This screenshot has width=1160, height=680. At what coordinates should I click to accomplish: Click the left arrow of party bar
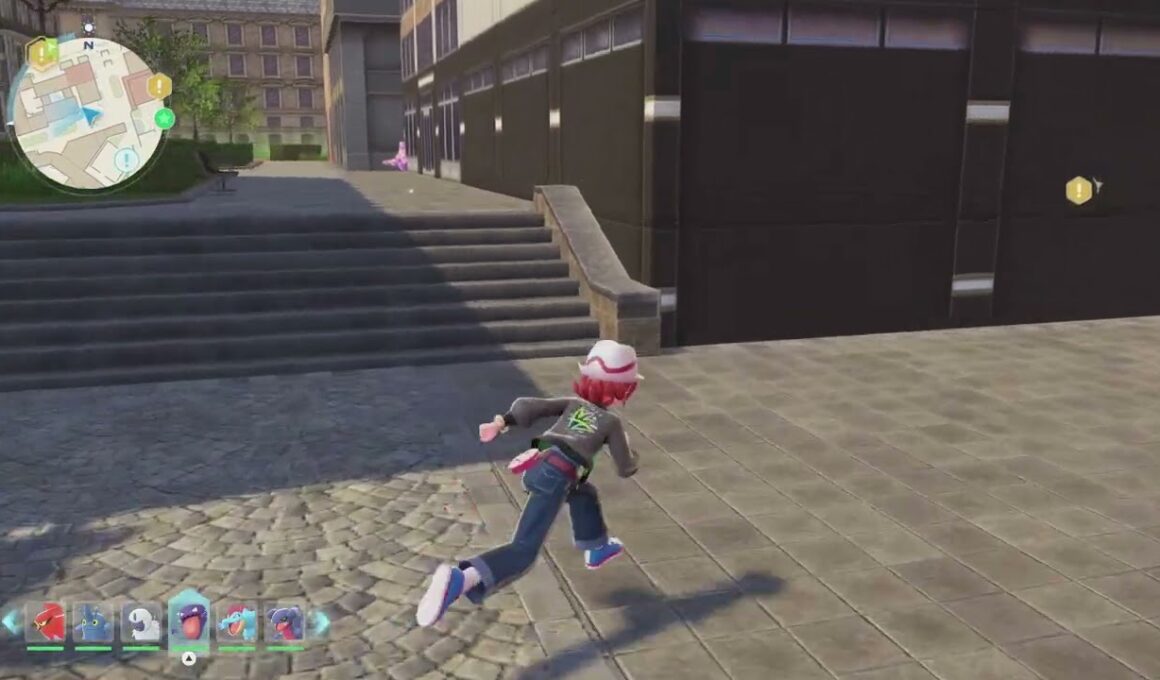10,622
